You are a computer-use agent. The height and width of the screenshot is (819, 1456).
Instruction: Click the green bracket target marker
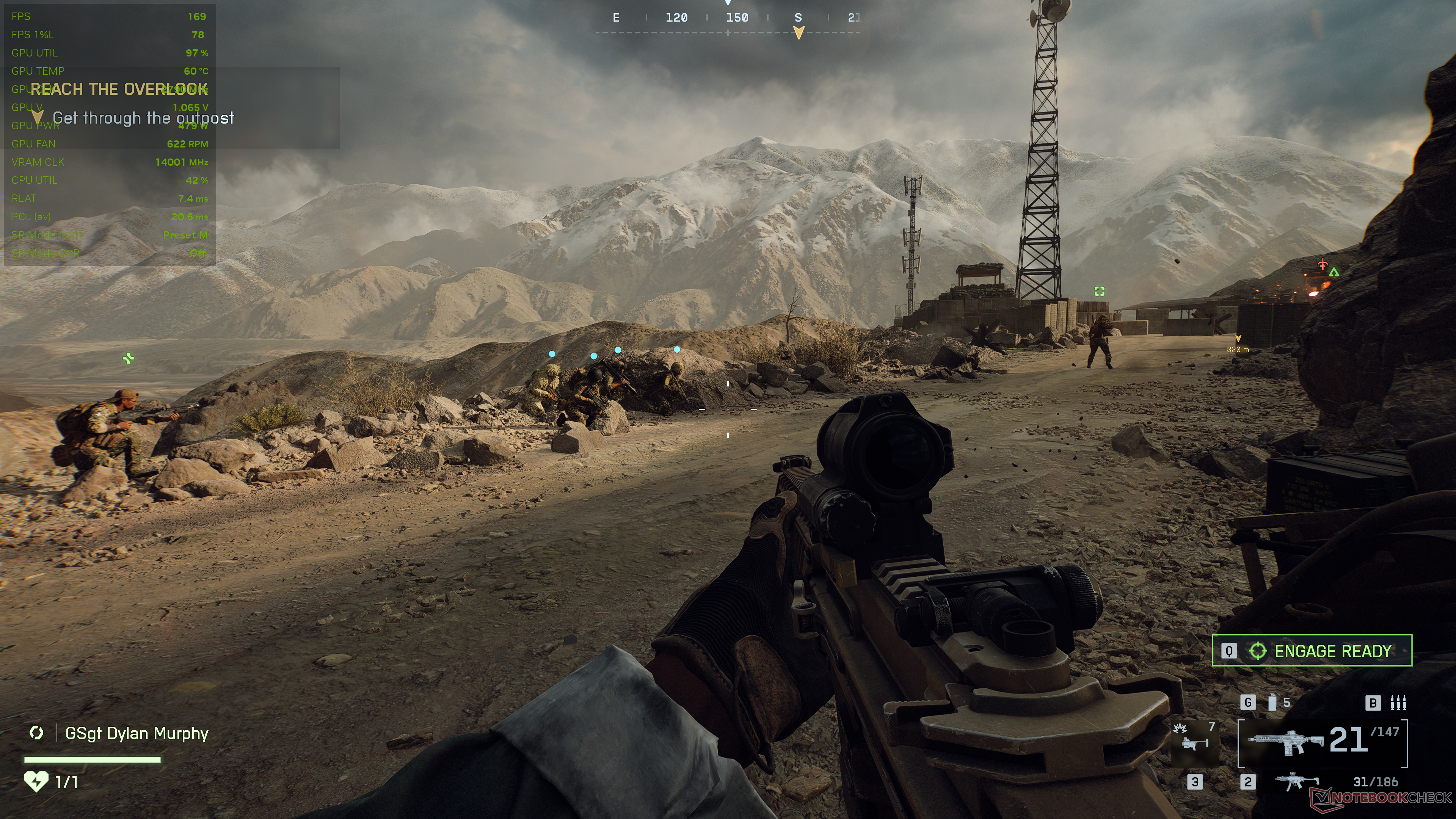(1099, 291)
